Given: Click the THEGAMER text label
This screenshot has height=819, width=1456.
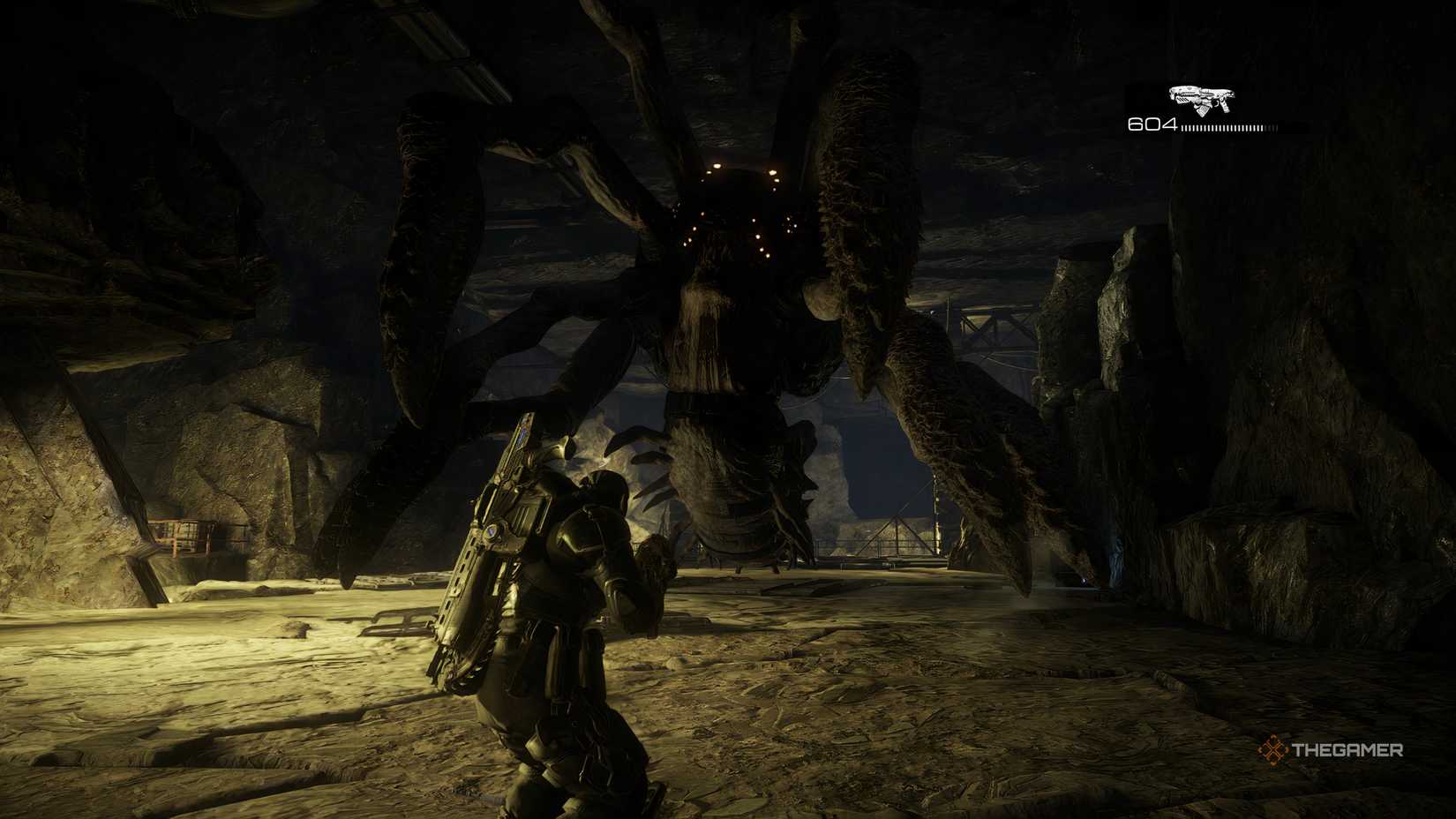Looking at the screenshot, I should point(1347,750).
